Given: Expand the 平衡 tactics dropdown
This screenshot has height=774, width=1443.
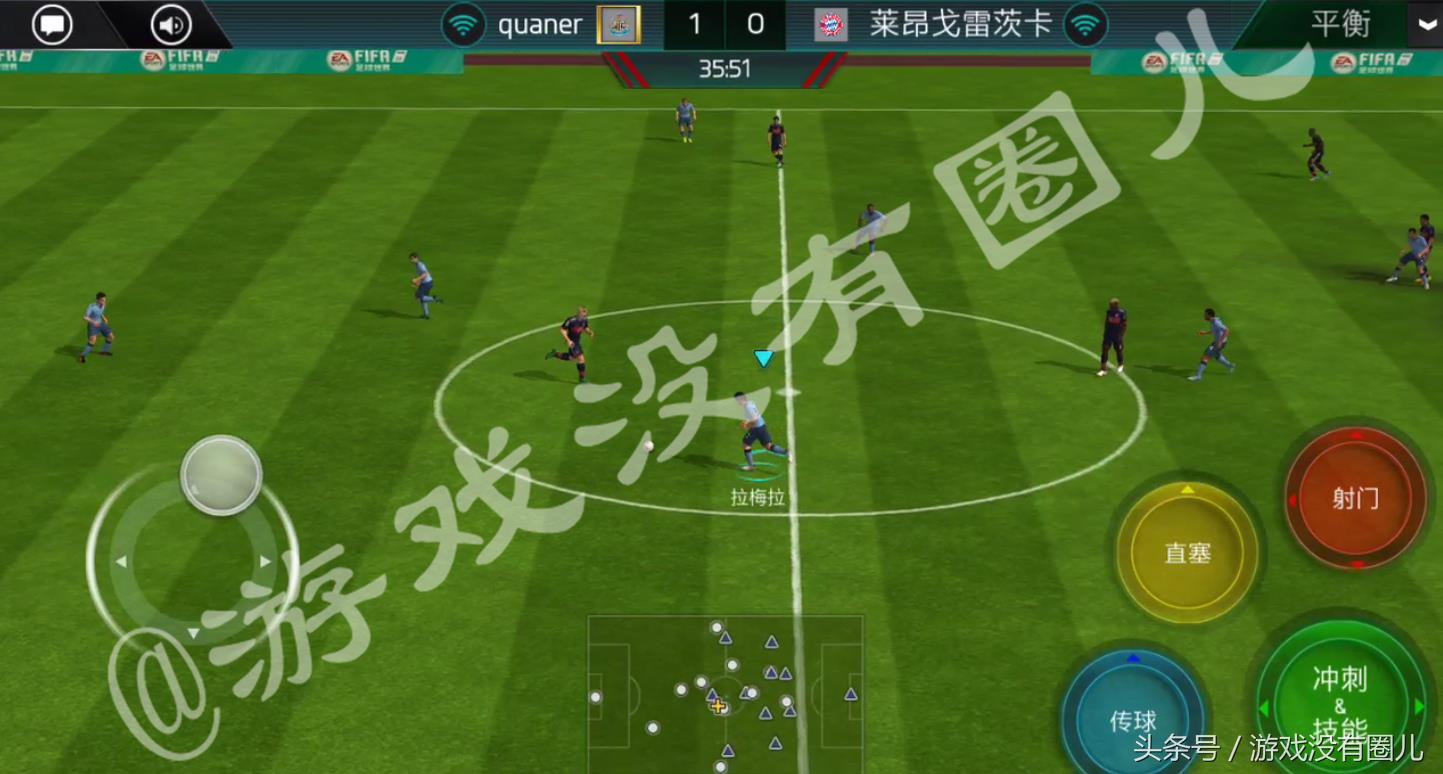Looking at the screenshot, I should (1340, 25).
